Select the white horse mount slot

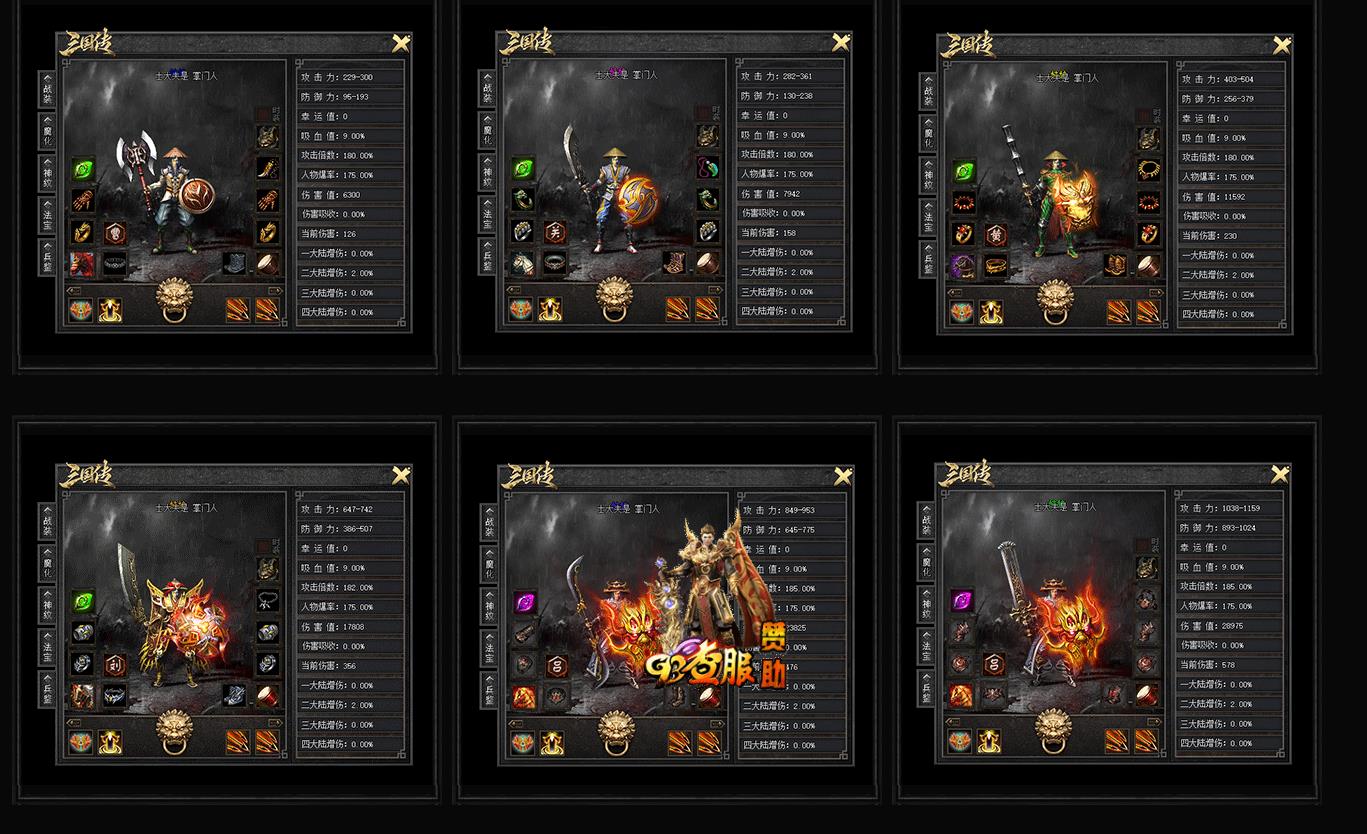point(522,263)
